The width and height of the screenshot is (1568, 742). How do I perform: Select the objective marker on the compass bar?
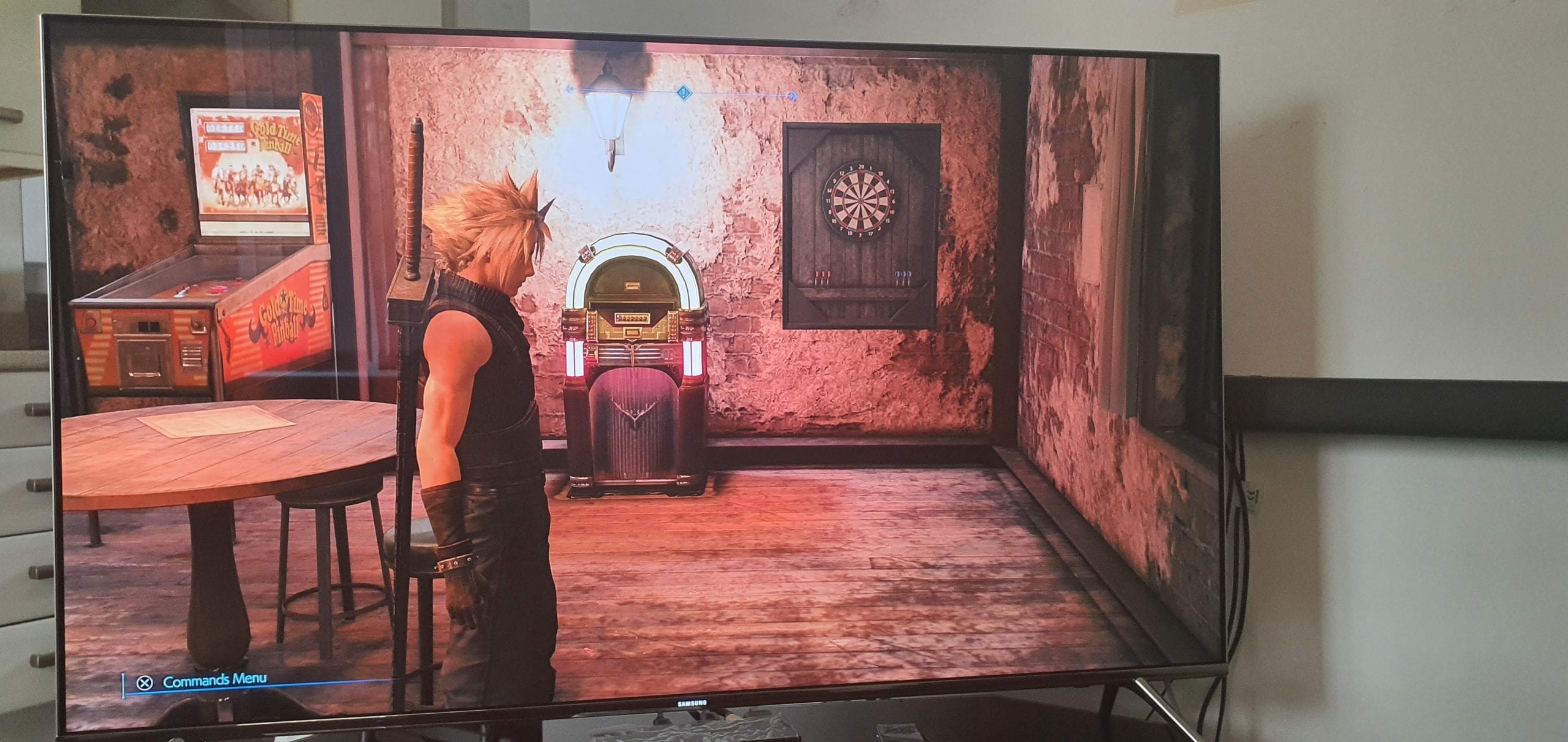(x=684, y=93)
